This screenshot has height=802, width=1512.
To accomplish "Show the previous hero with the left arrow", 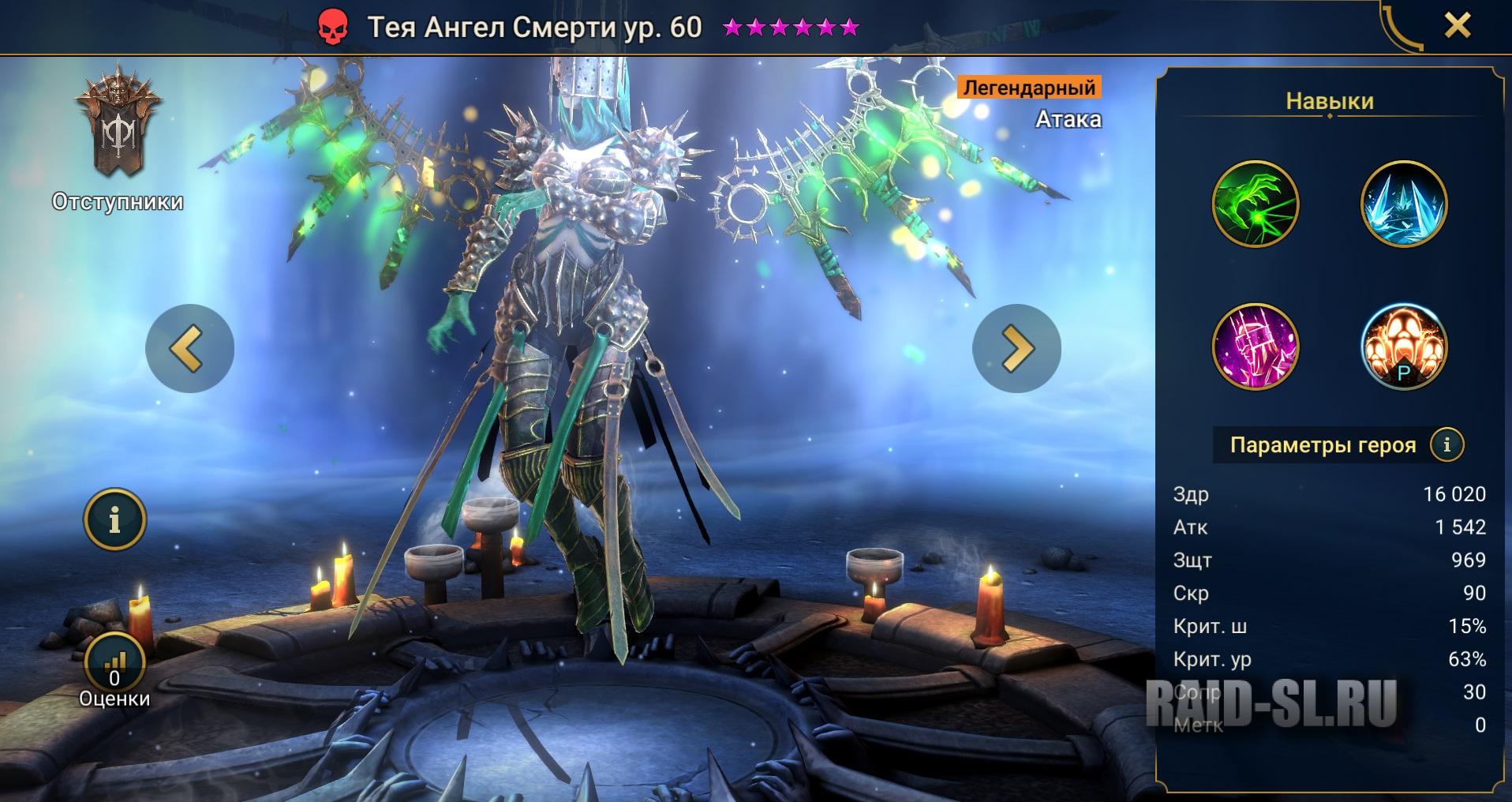I will (x=189, y=348).
